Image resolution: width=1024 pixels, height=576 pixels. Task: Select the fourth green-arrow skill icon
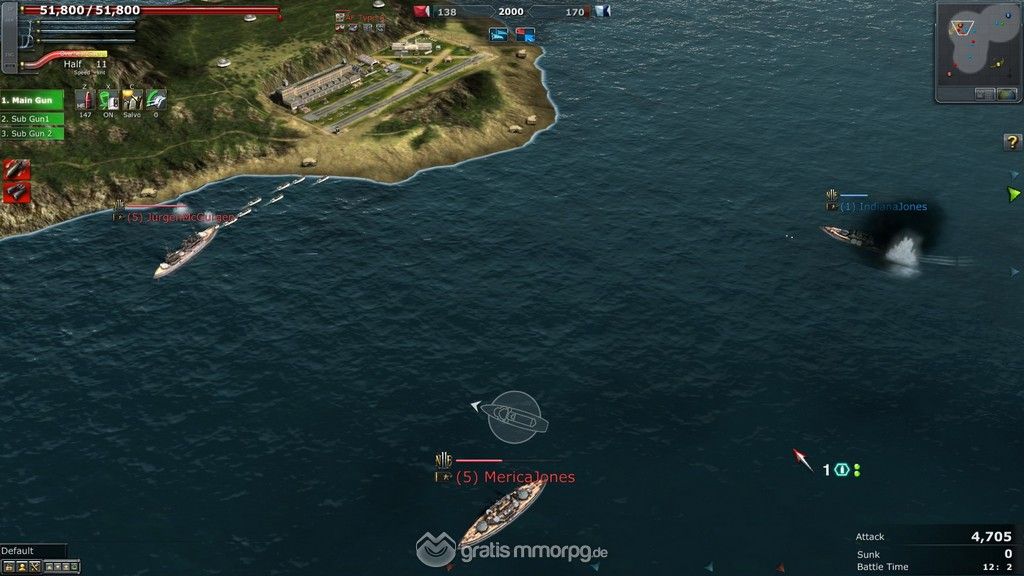[156, 100]
